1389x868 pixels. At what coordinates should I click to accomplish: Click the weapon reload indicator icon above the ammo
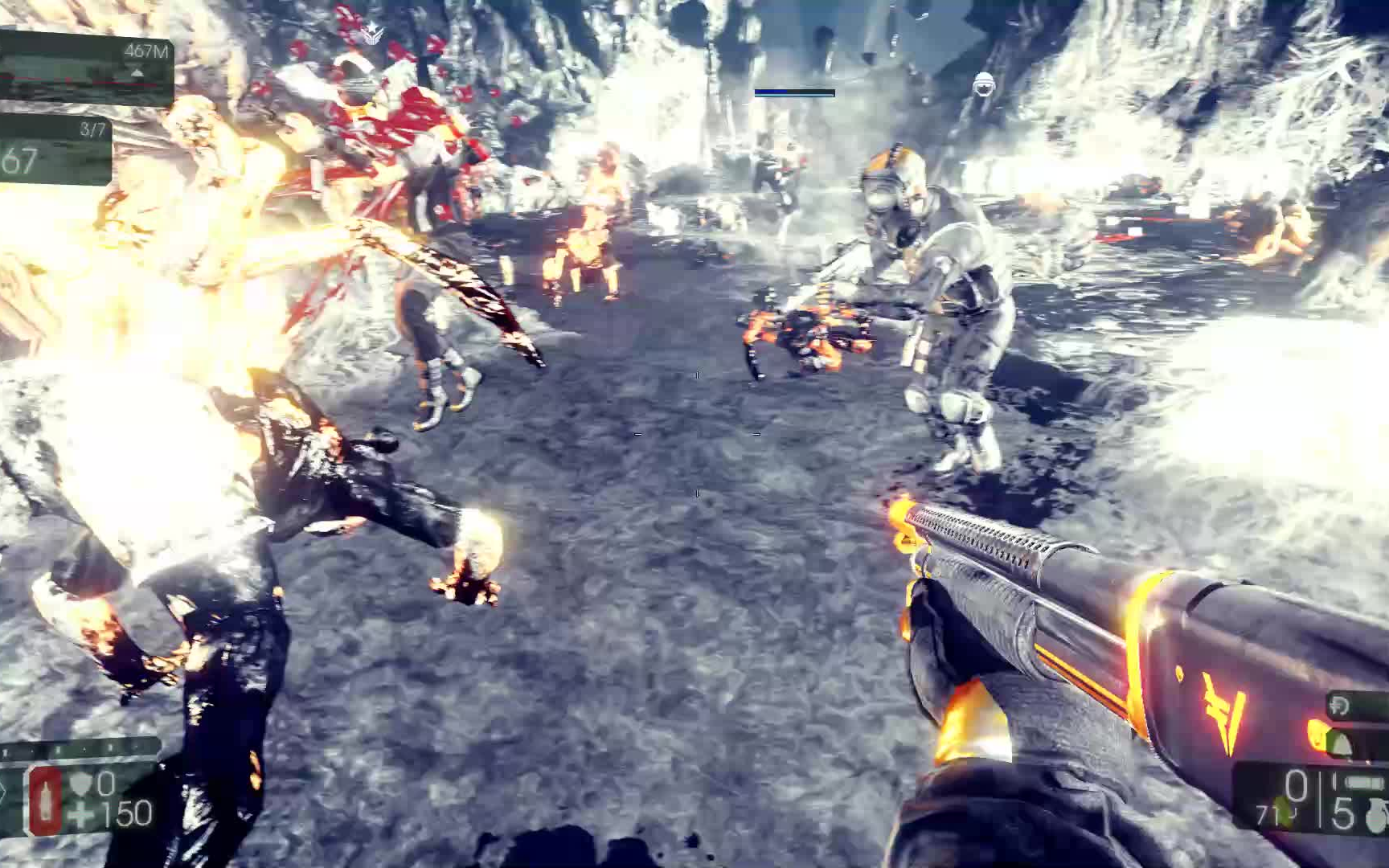click(1338, 704)
